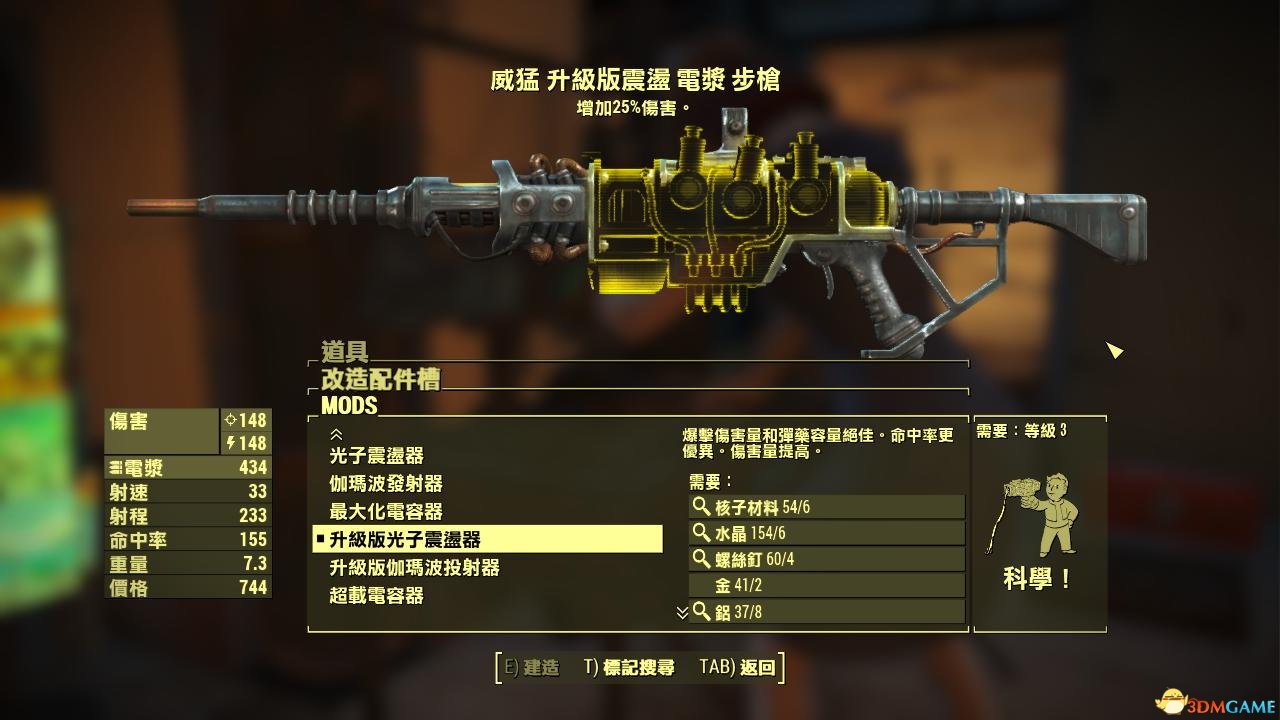Click the 核子材料 54/6 requirement row
This screenshot has width=1280, height=720.
pos(826,507)
